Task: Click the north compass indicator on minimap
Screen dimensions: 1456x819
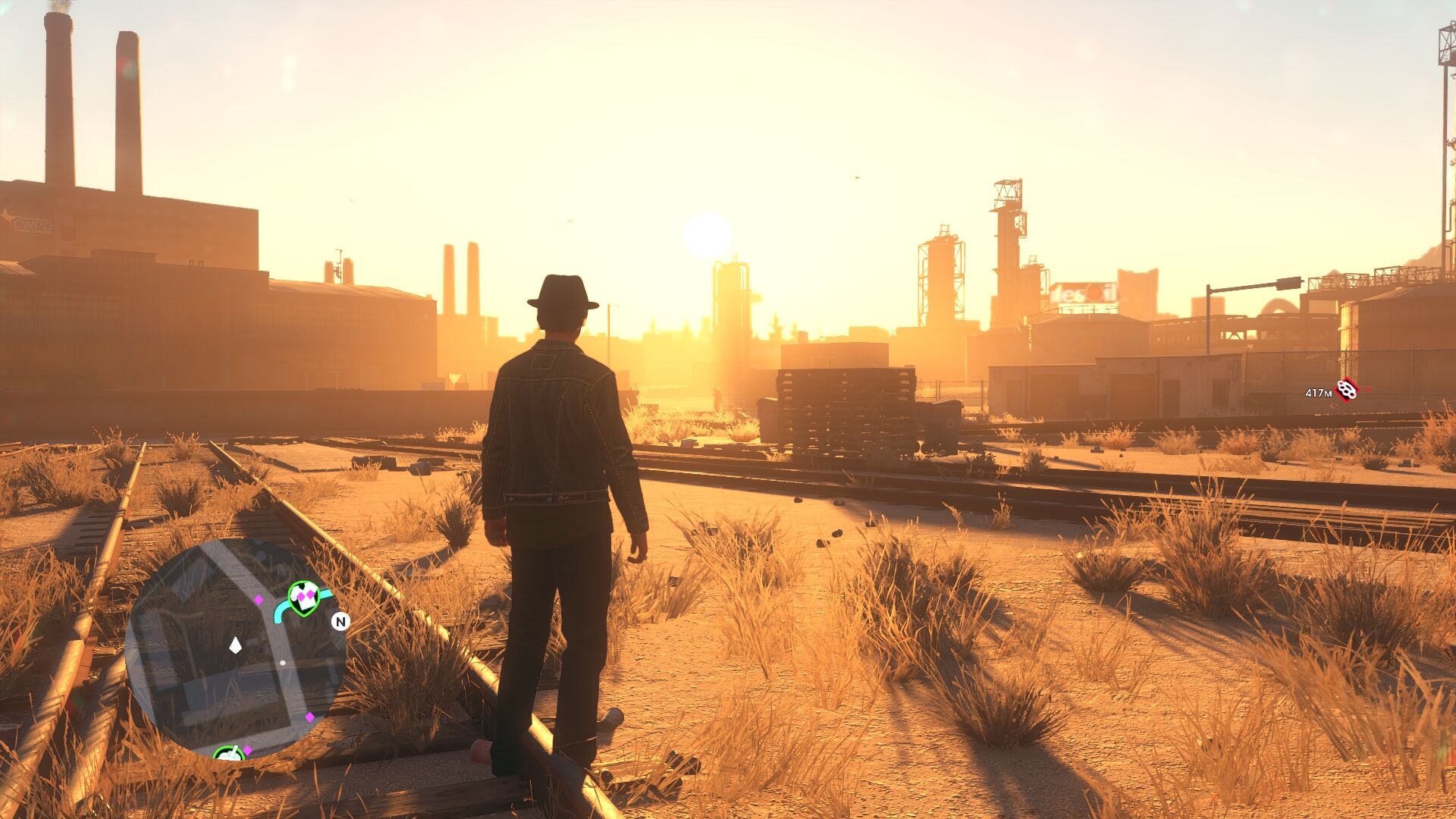Action: pyautogui.click(x=340, y=622)
